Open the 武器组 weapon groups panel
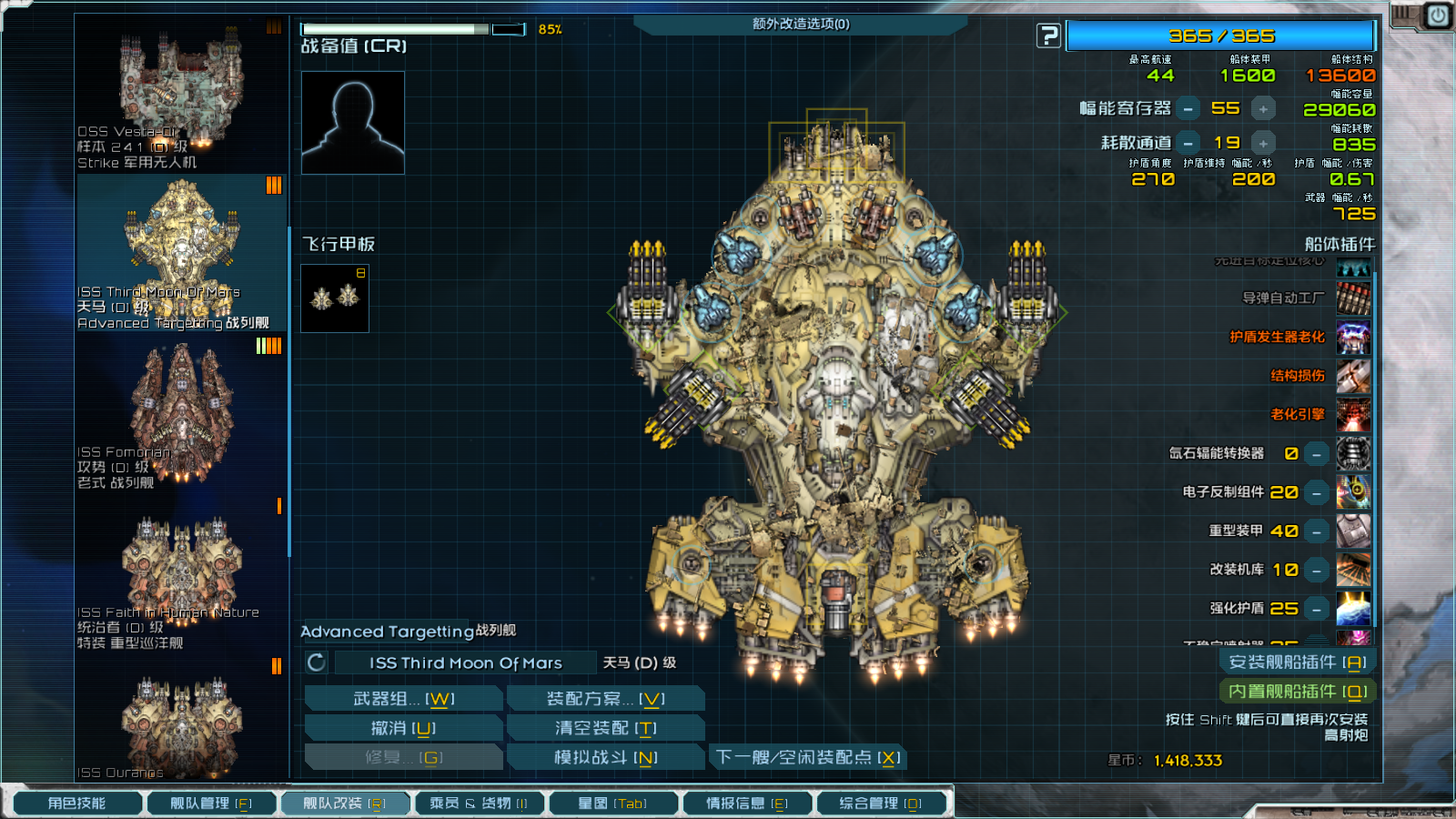The image size is (1456, 819). (403, 699)
